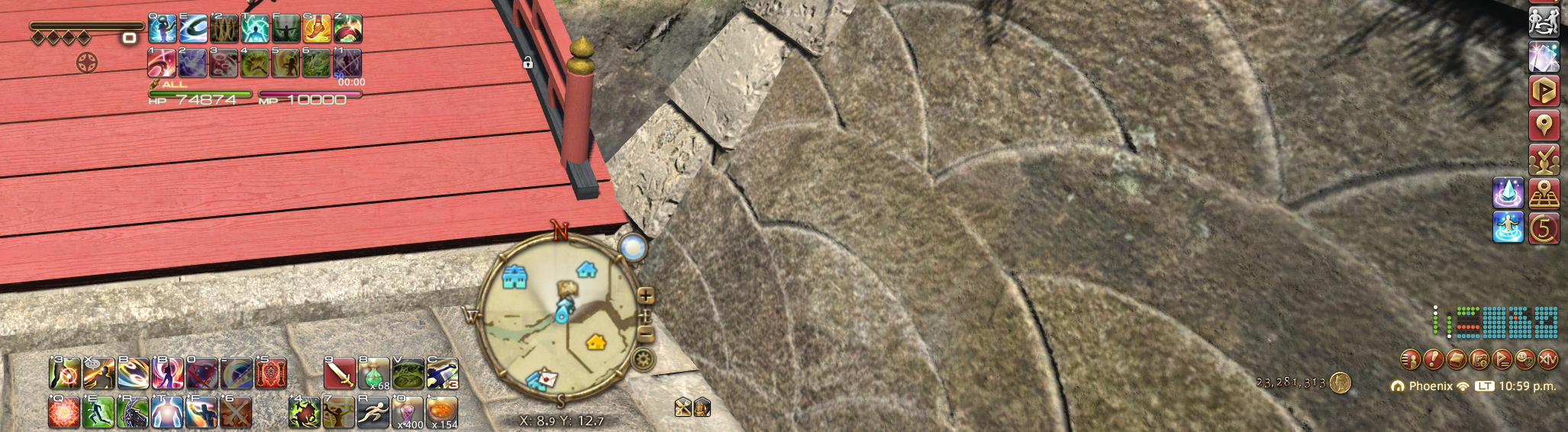This screenshot has height=432, width=1568.
Task: Toggle the hotbar padlock icon
Action: tap(528, 63)
